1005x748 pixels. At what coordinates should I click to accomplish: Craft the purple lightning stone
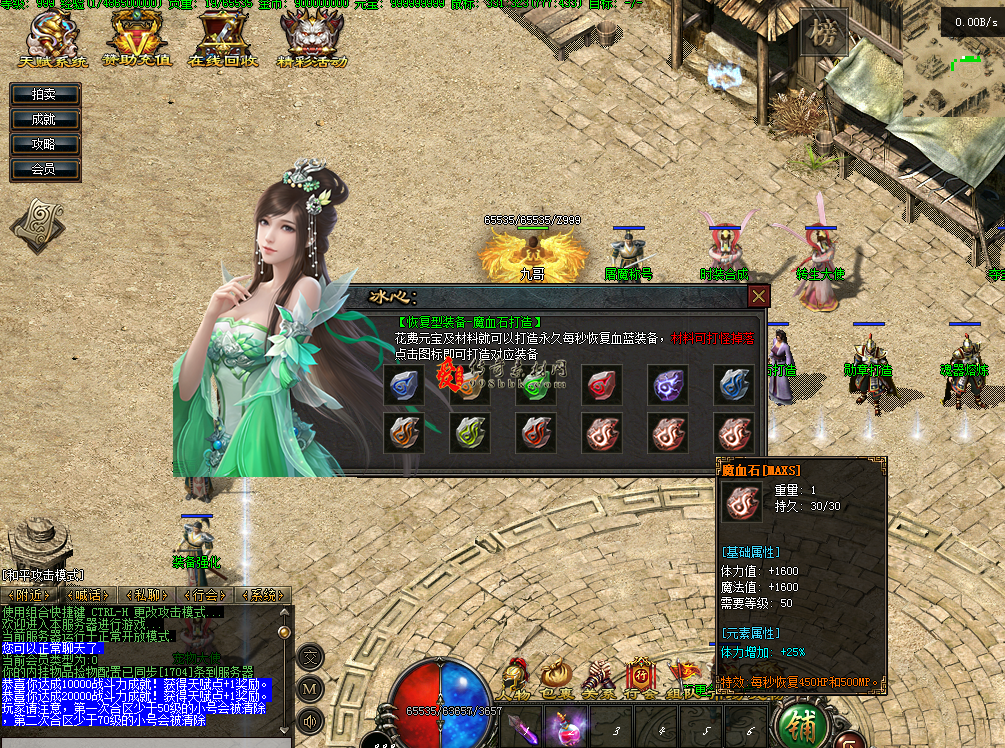click(667, 385)
